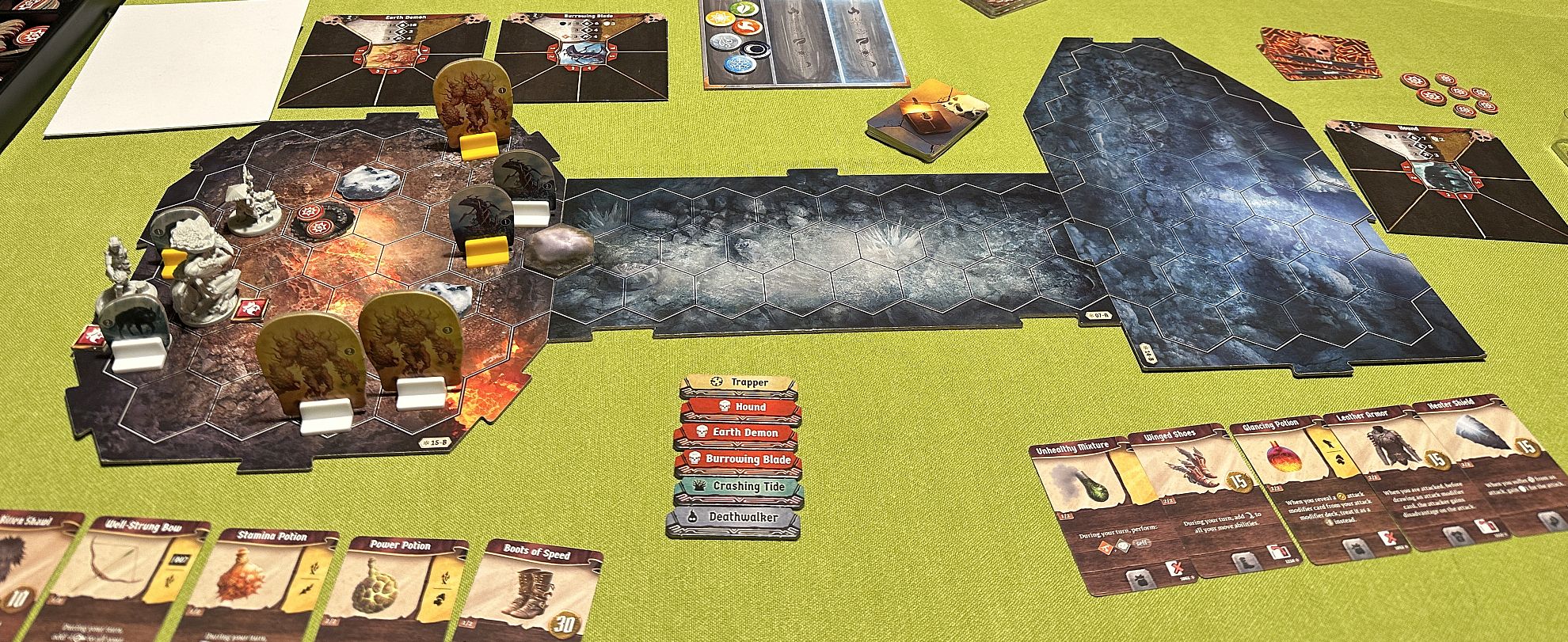Choose the Heater Shield item card

[x=1473, y=467]
